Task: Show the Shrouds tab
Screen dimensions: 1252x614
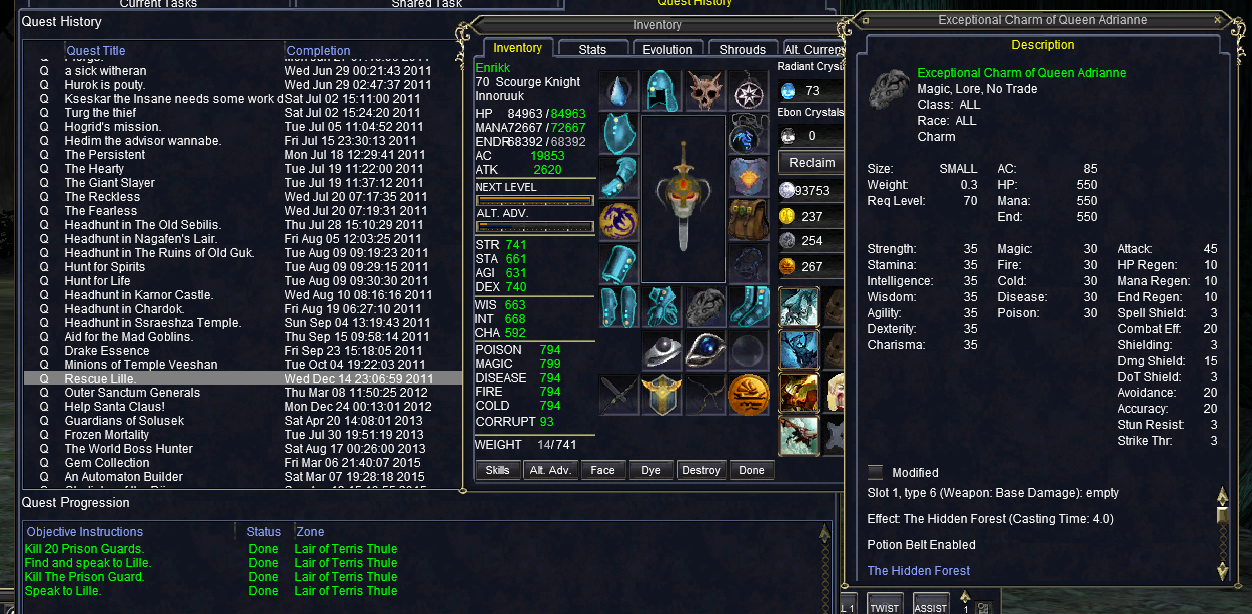Action: pos(743,49)
